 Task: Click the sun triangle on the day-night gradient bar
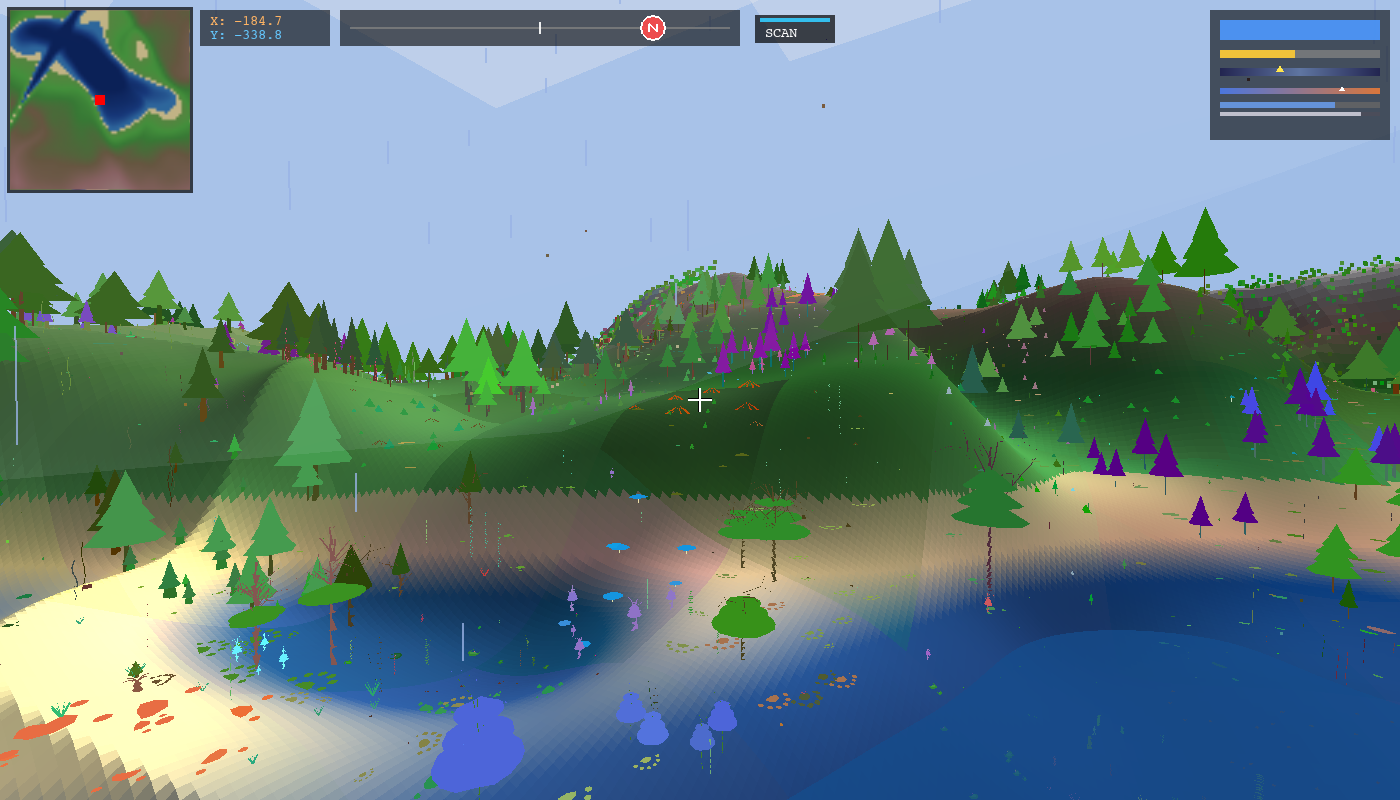click(1280, 69)
